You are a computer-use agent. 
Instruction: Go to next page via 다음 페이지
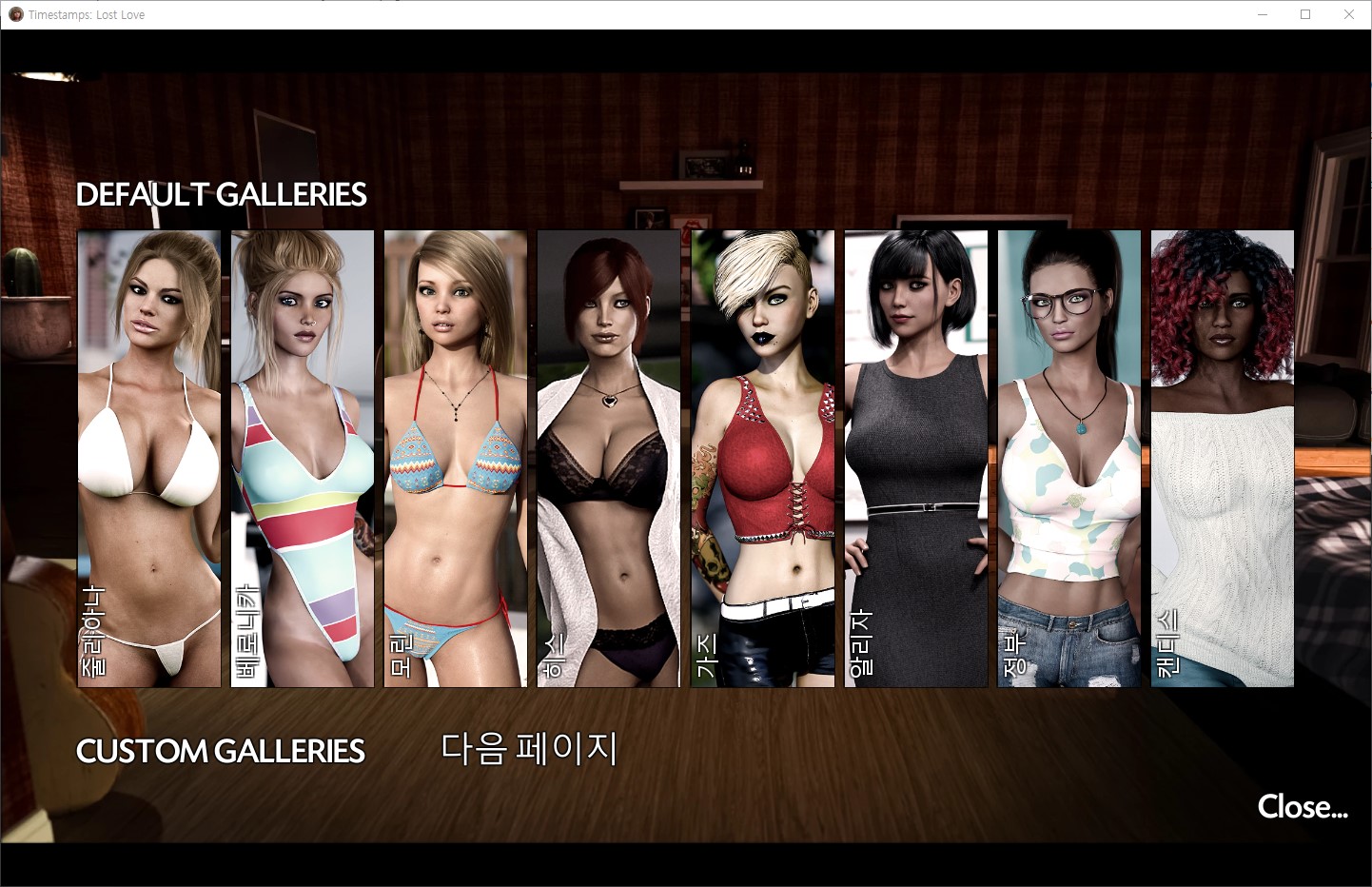[529, 749]
